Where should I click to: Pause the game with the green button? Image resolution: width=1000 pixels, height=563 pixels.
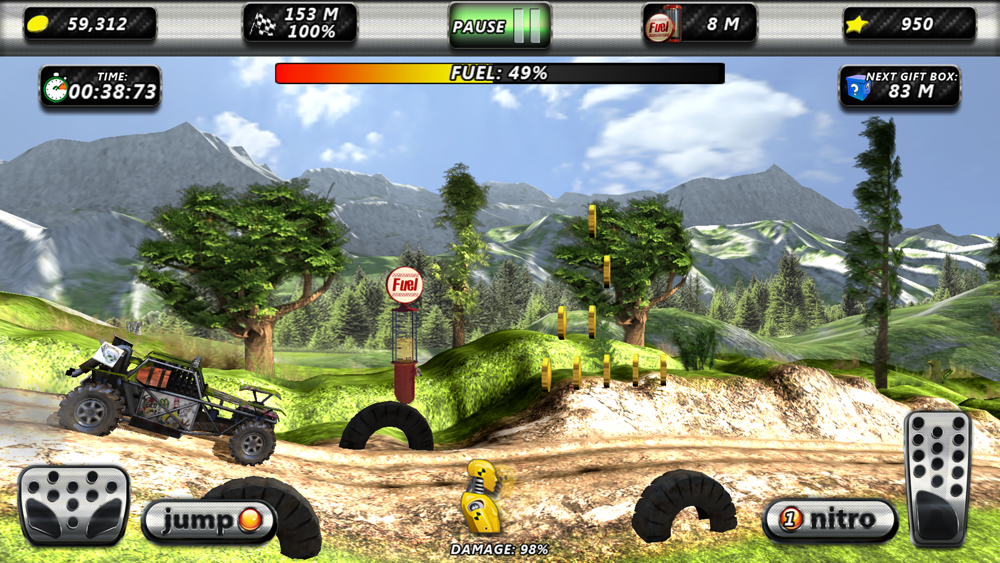point(499,25)
